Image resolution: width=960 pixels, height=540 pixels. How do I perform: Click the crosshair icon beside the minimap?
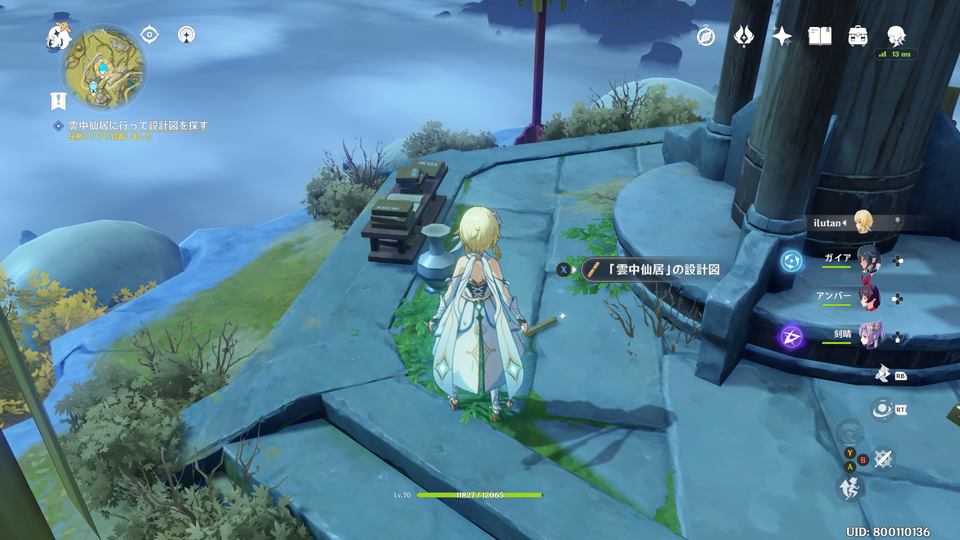pos(150,35)
